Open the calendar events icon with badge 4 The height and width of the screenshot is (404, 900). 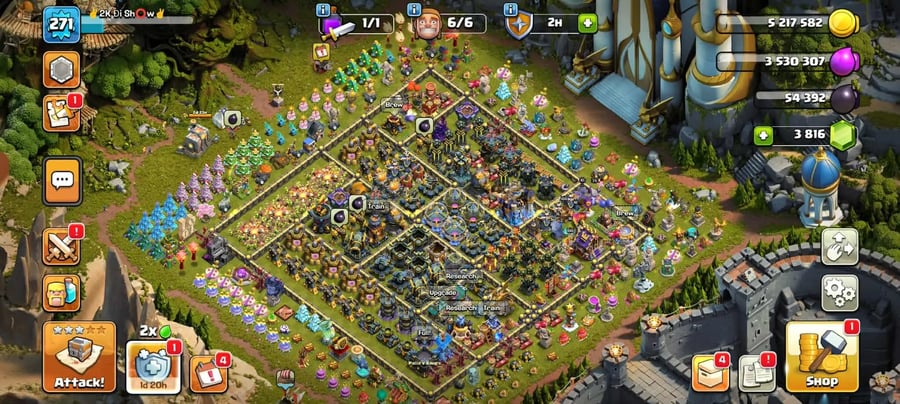207,372
